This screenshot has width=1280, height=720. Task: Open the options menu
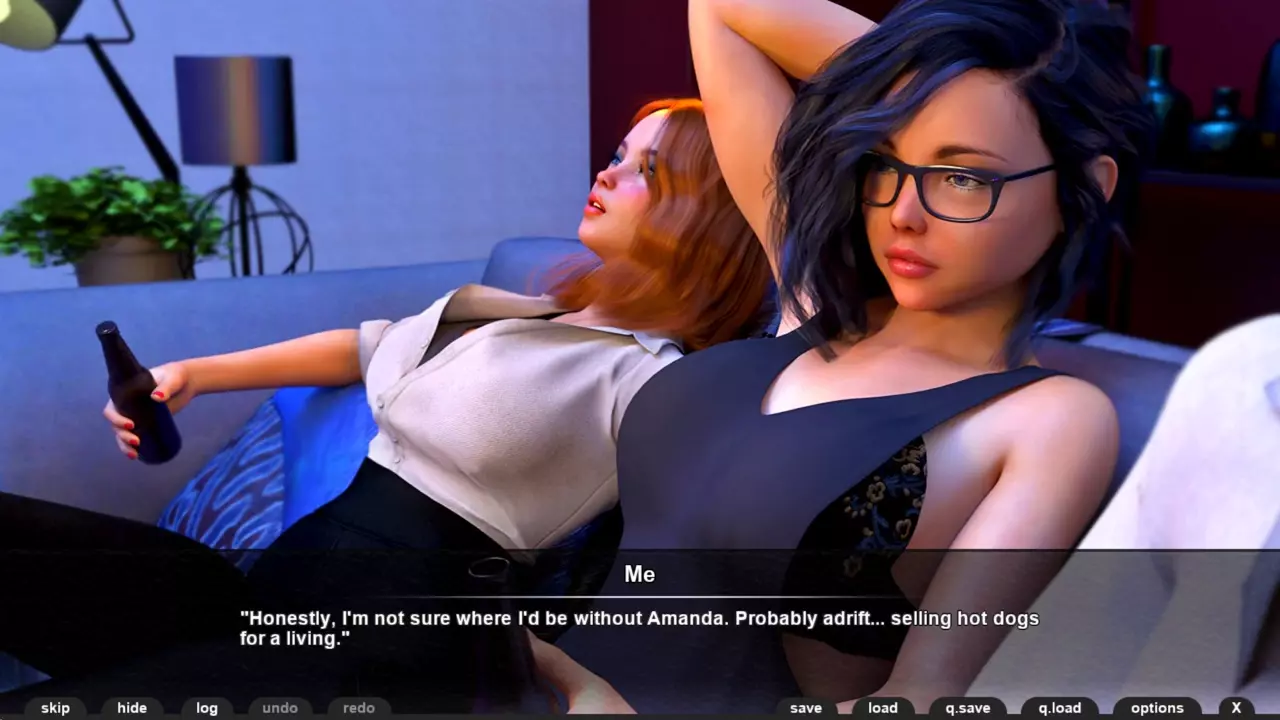(1157, 708)
